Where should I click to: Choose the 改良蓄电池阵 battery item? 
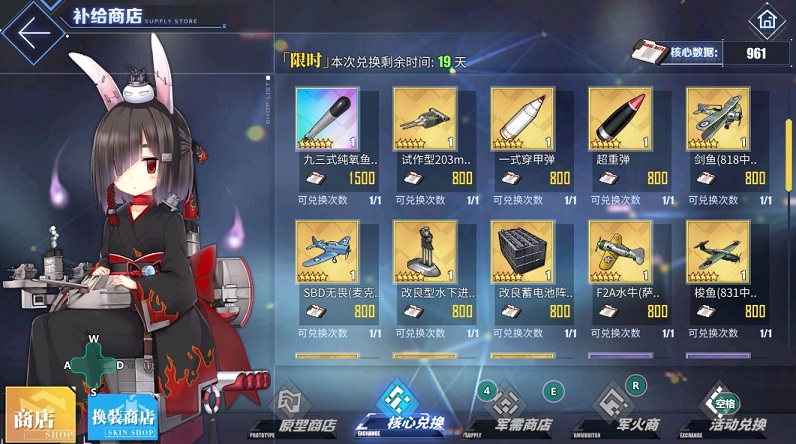pos(522,252)
